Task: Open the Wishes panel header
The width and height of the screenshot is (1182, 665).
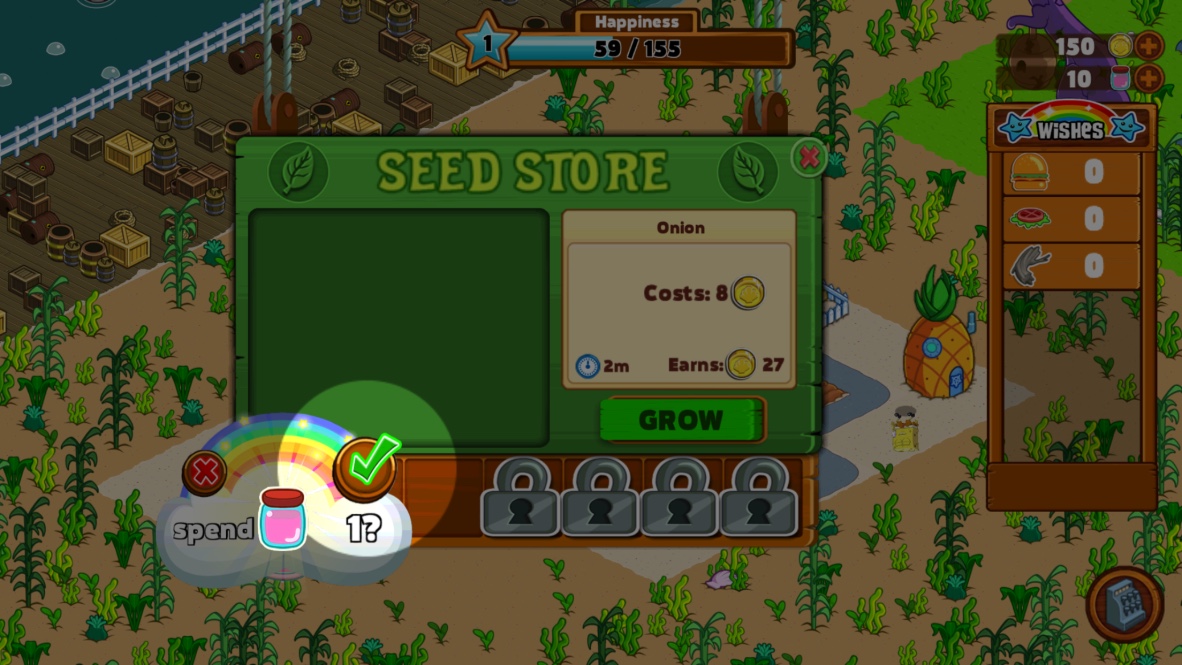Action: (x=1070, y=127)
